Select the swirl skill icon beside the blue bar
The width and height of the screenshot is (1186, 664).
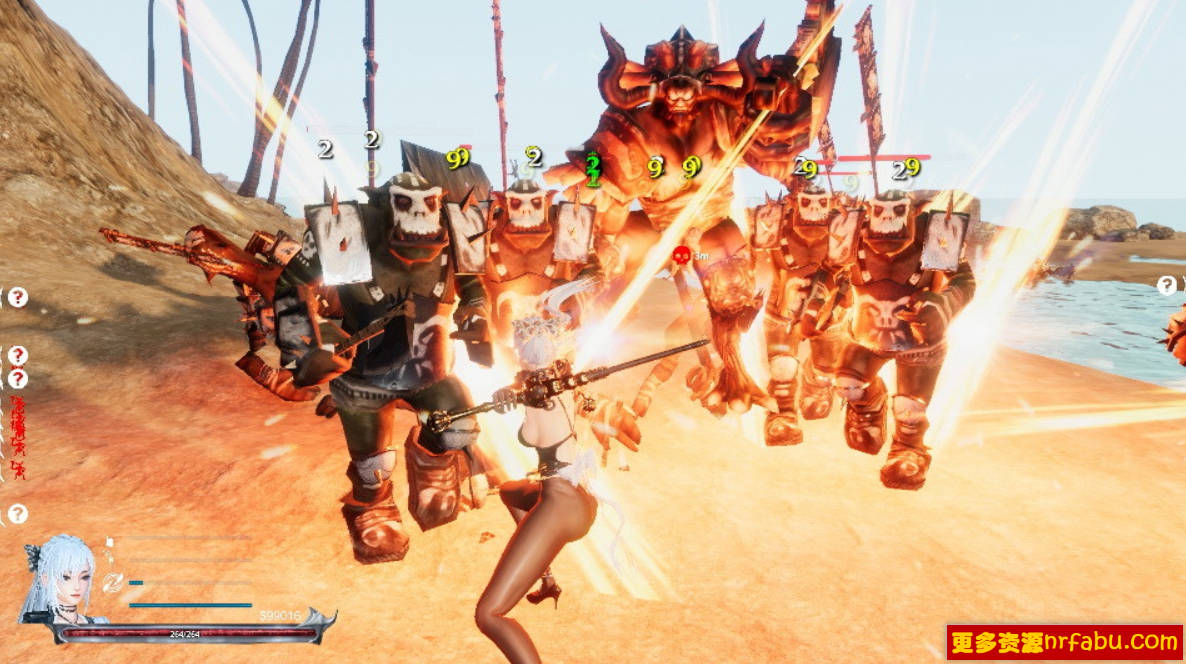click(x=113, y=581)
